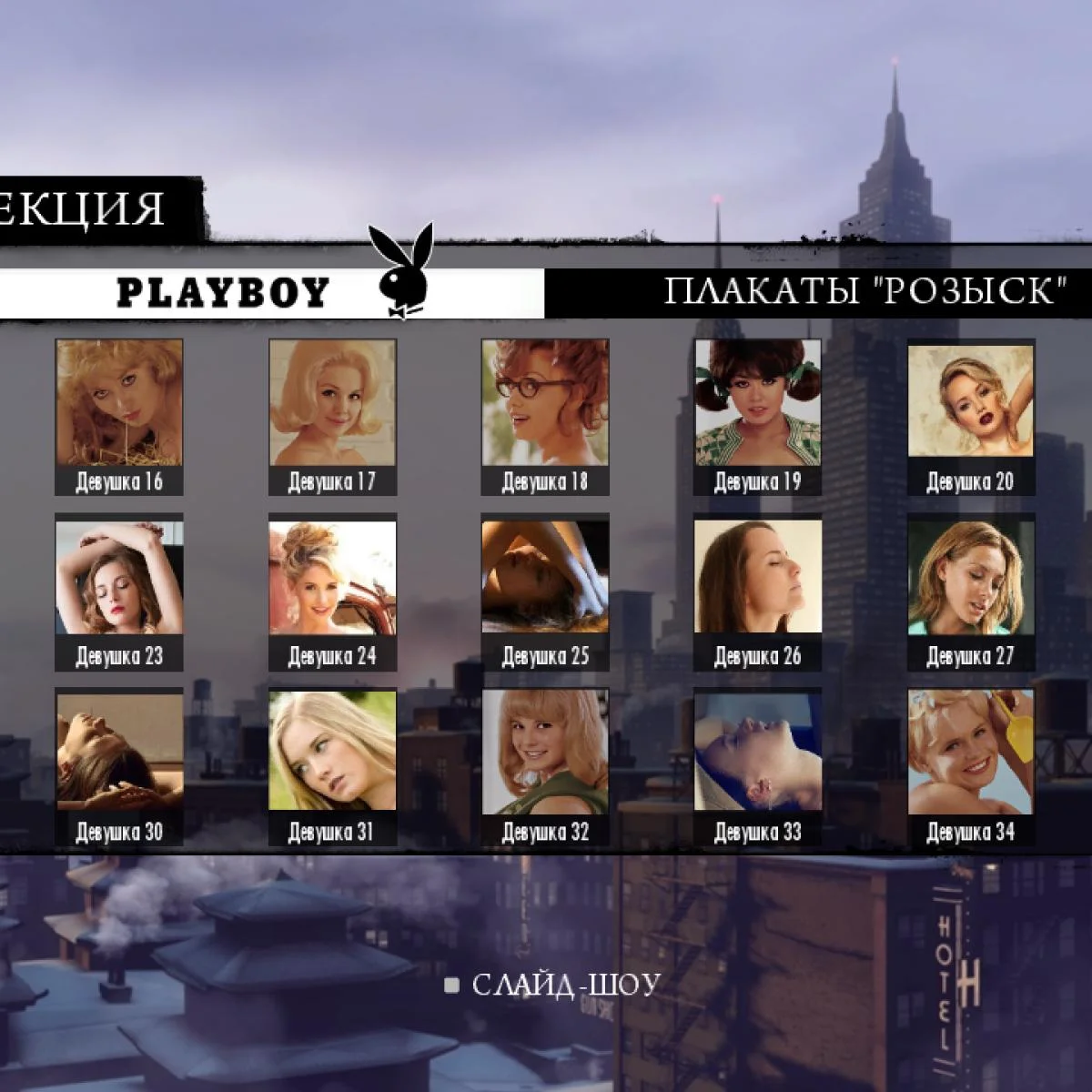Select the Девушка 20 thumbnail
This screenshot has height=1092, width=1092.
point(971,403)
